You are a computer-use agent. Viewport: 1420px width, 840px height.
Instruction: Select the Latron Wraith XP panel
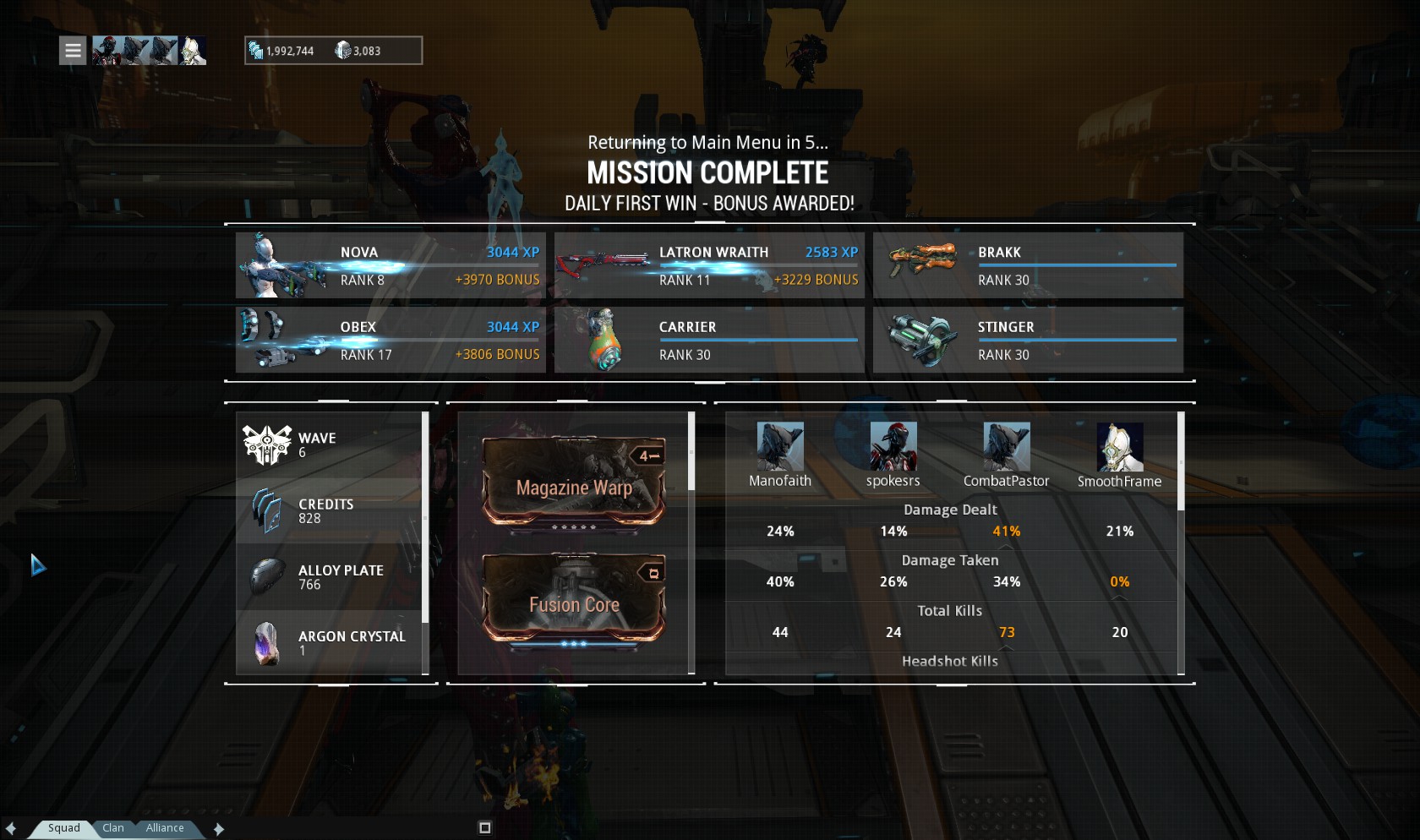[709, 265]
